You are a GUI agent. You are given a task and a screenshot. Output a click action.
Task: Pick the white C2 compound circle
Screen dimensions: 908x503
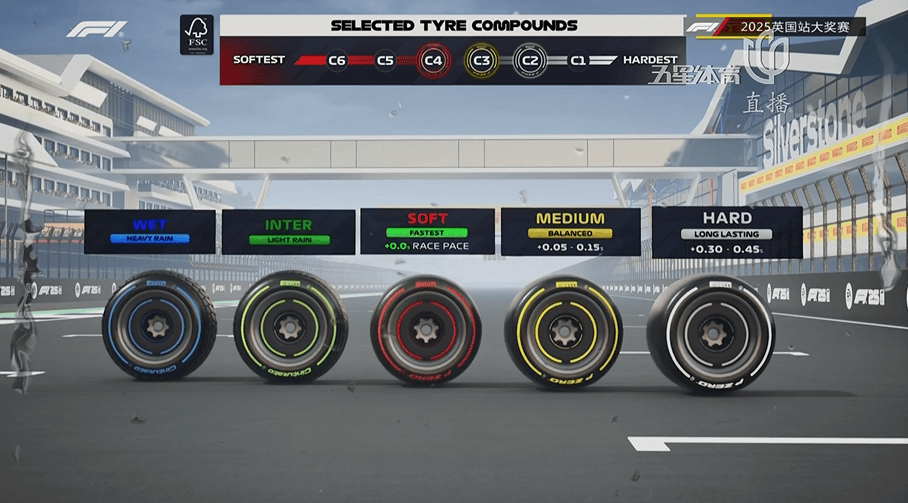[530, 60]
